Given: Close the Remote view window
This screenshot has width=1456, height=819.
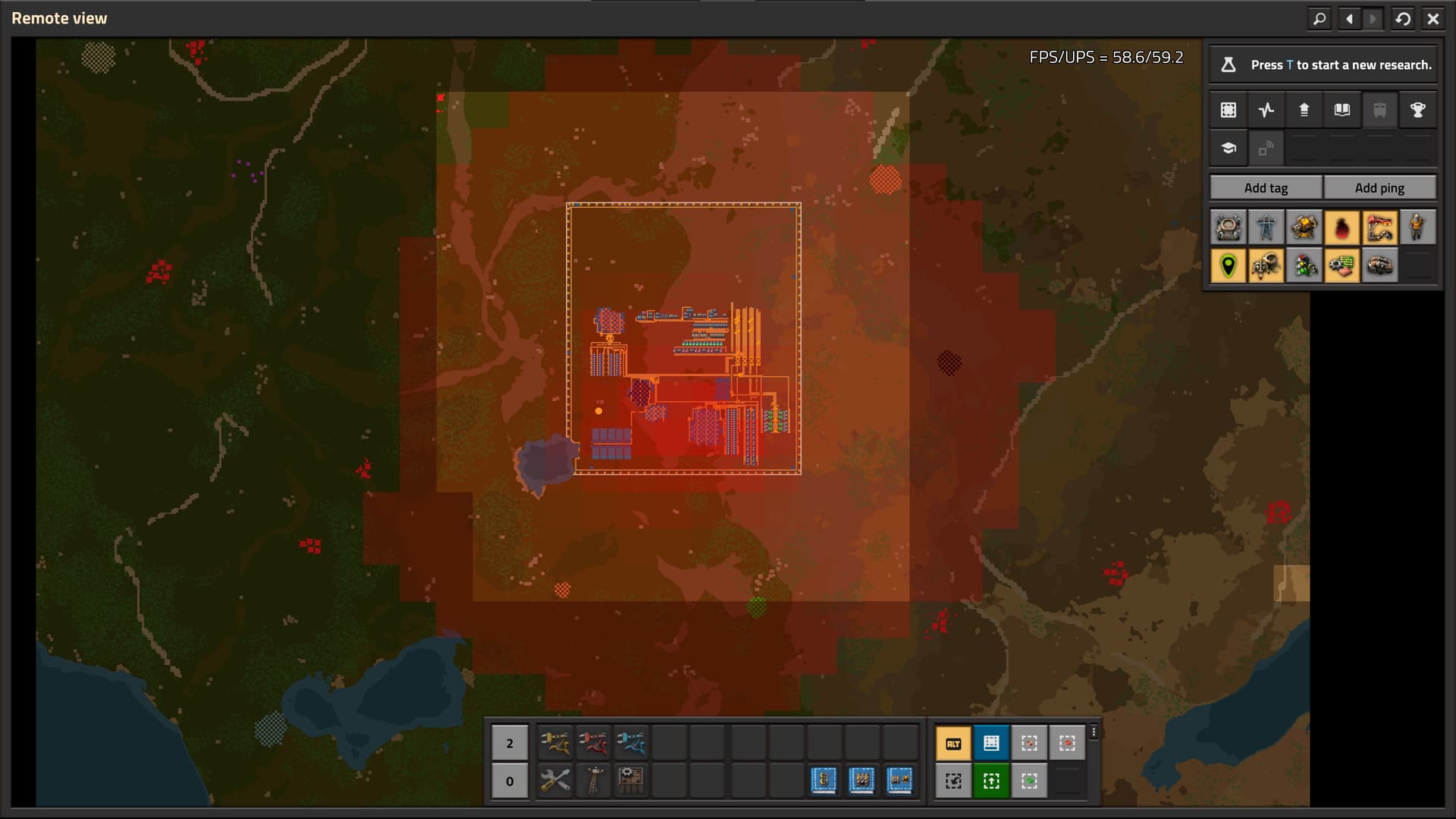Looking at the screenshot, I should click(1432, 19).
